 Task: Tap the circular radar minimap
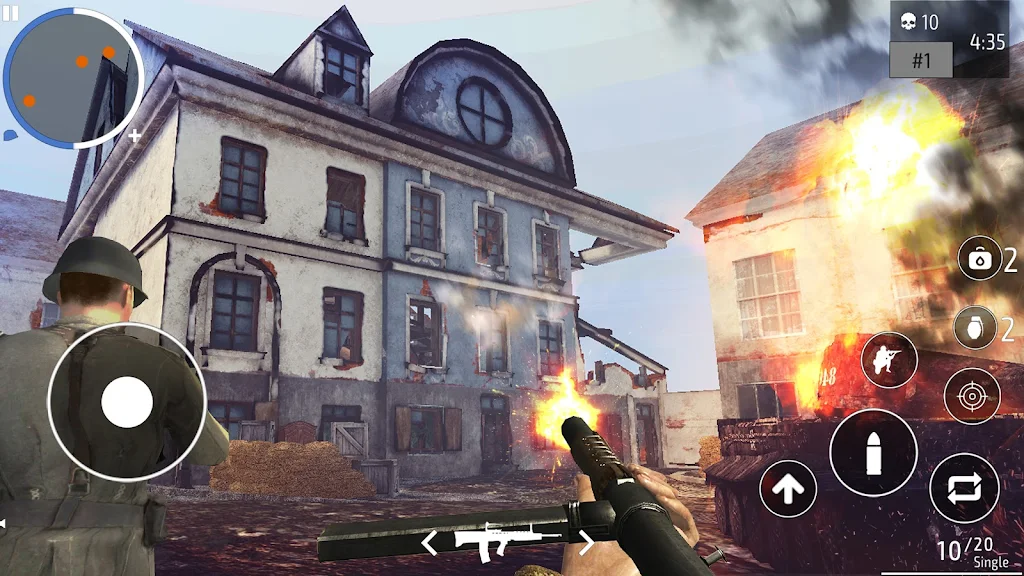coord(72,78)
